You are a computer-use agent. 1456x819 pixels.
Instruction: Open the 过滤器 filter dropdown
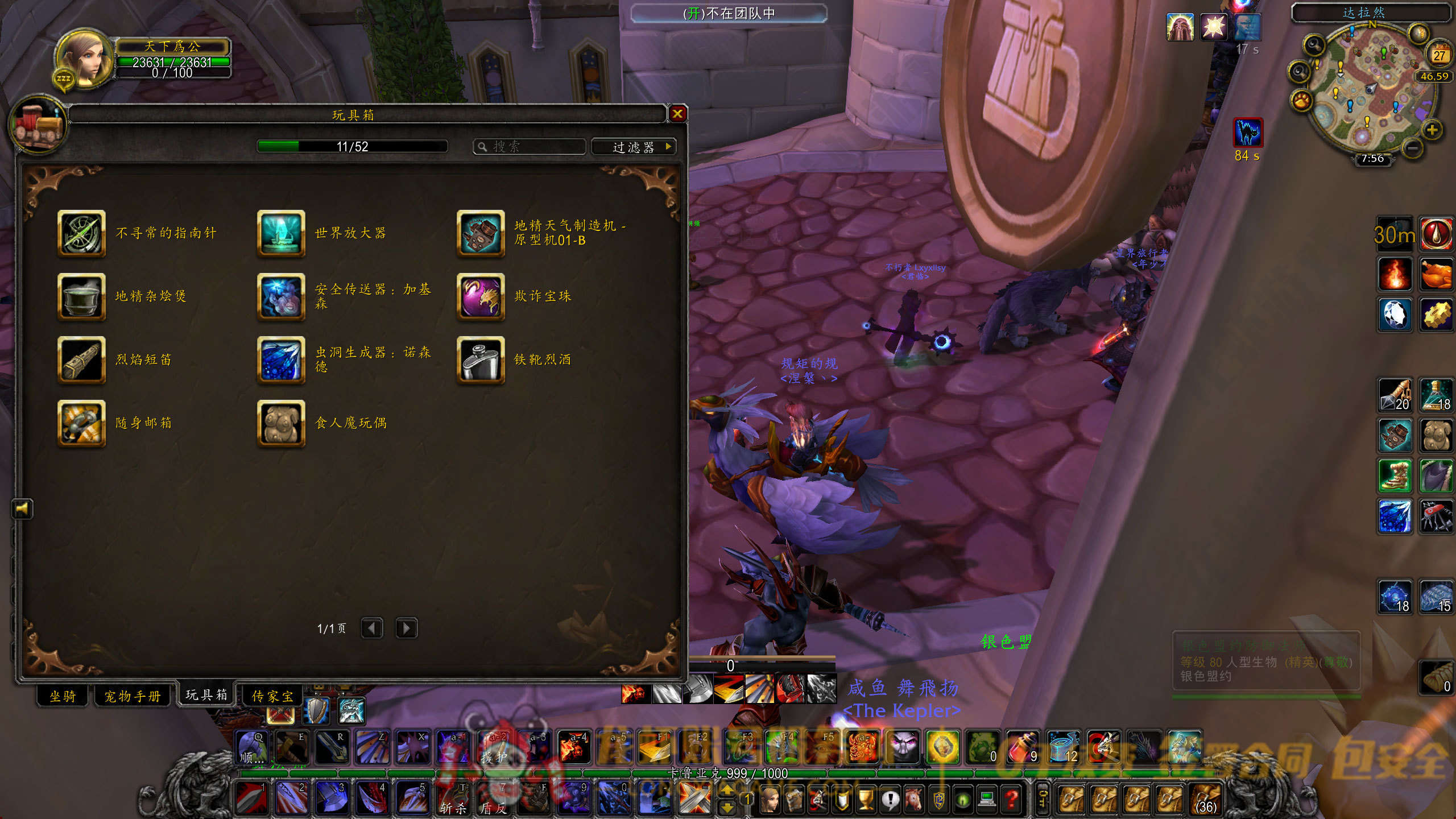[x=634, y=147]
